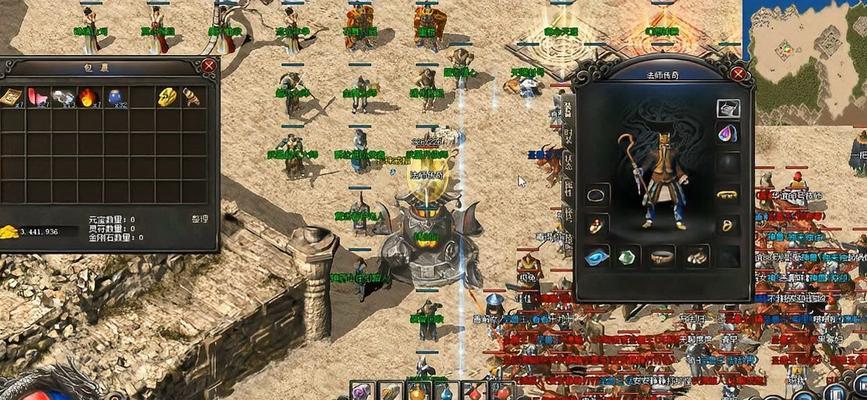Close the 包裹 inventory window
867x400 pixels.
click(x=208, y=66)
